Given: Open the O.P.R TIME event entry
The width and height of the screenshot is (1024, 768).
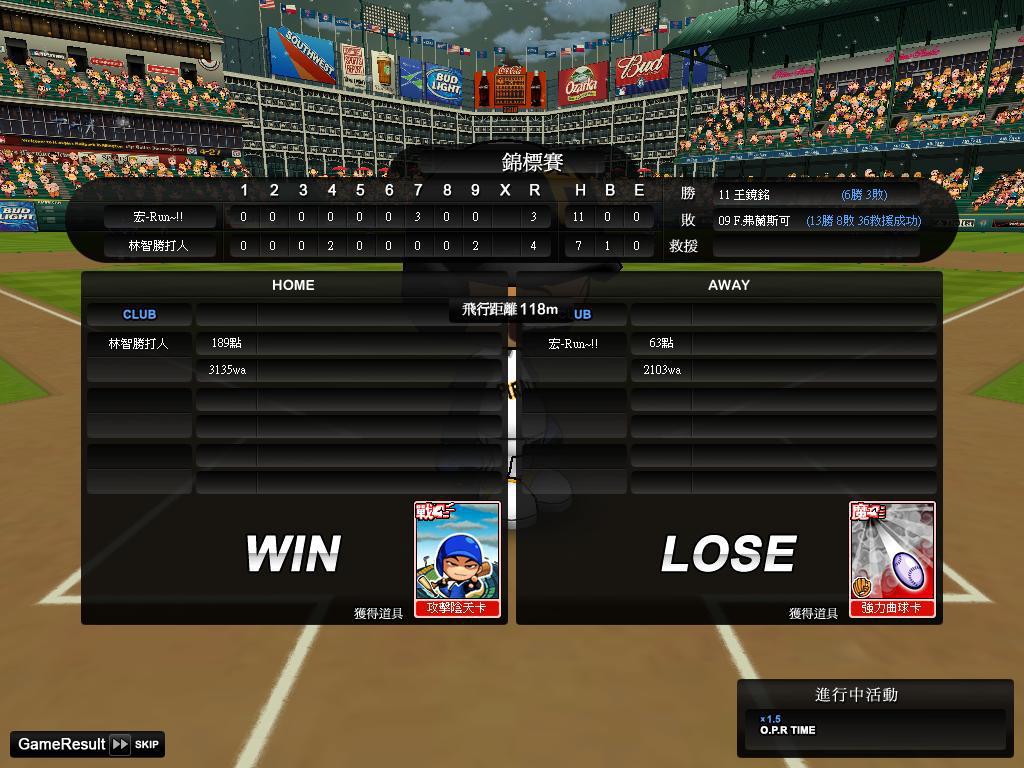Looking at the screenshot, I should 874,725.
